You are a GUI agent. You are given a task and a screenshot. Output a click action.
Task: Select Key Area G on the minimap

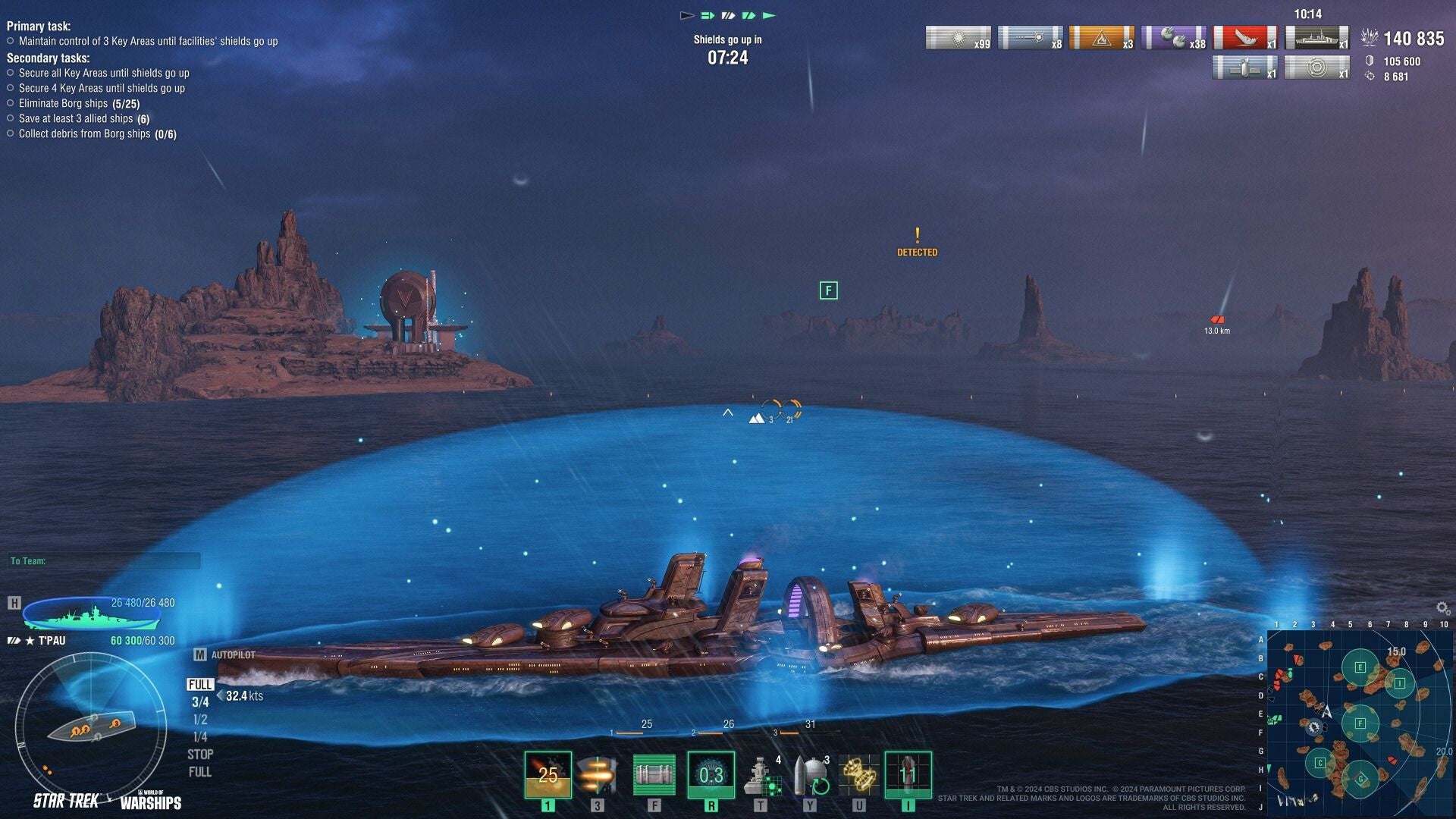tap(1360, 779)
